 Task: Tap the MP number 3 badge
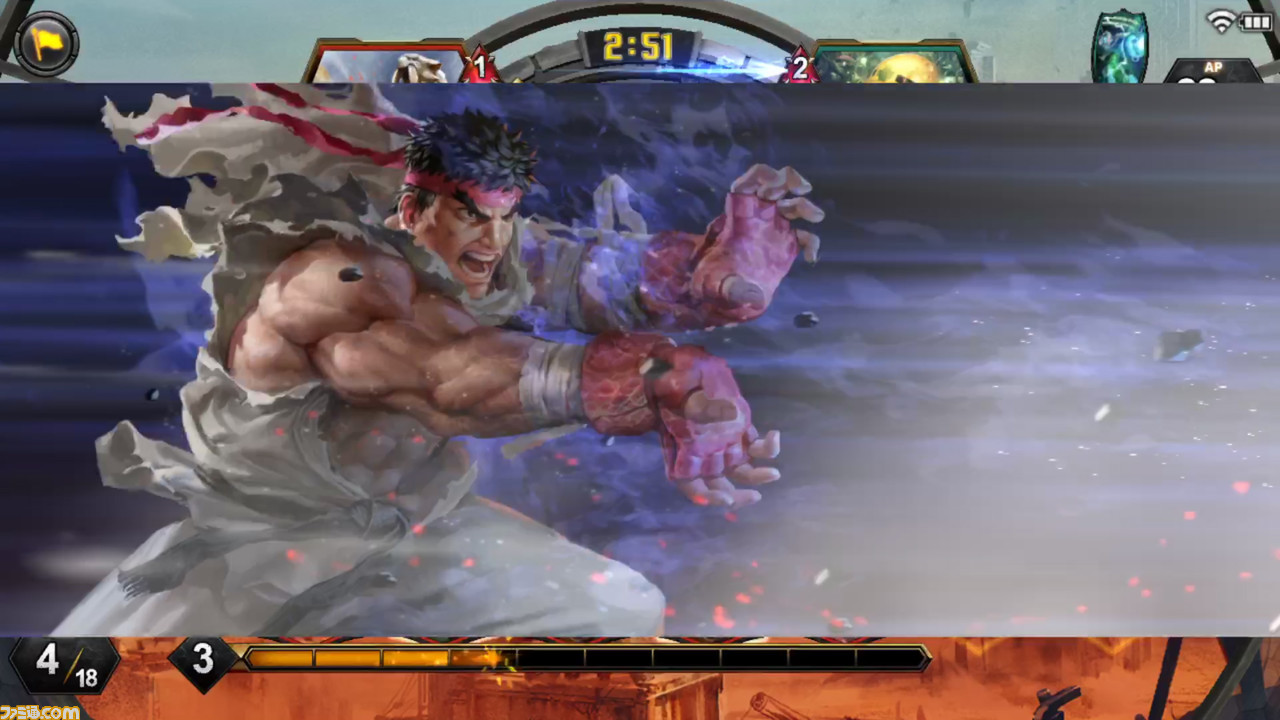pyautogui.click(x=205, y=662)
